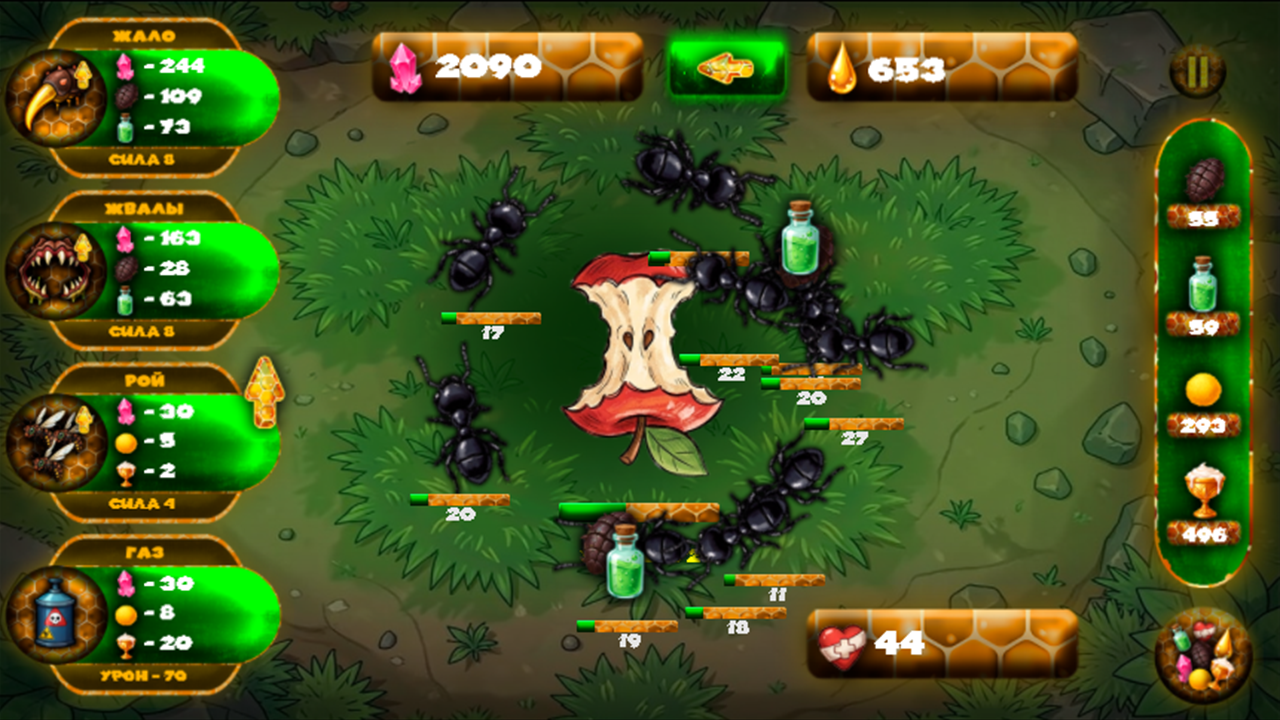Click the honeycomb upgrade arrow beside Рой
1280x720 pixels.
(264, 391)
